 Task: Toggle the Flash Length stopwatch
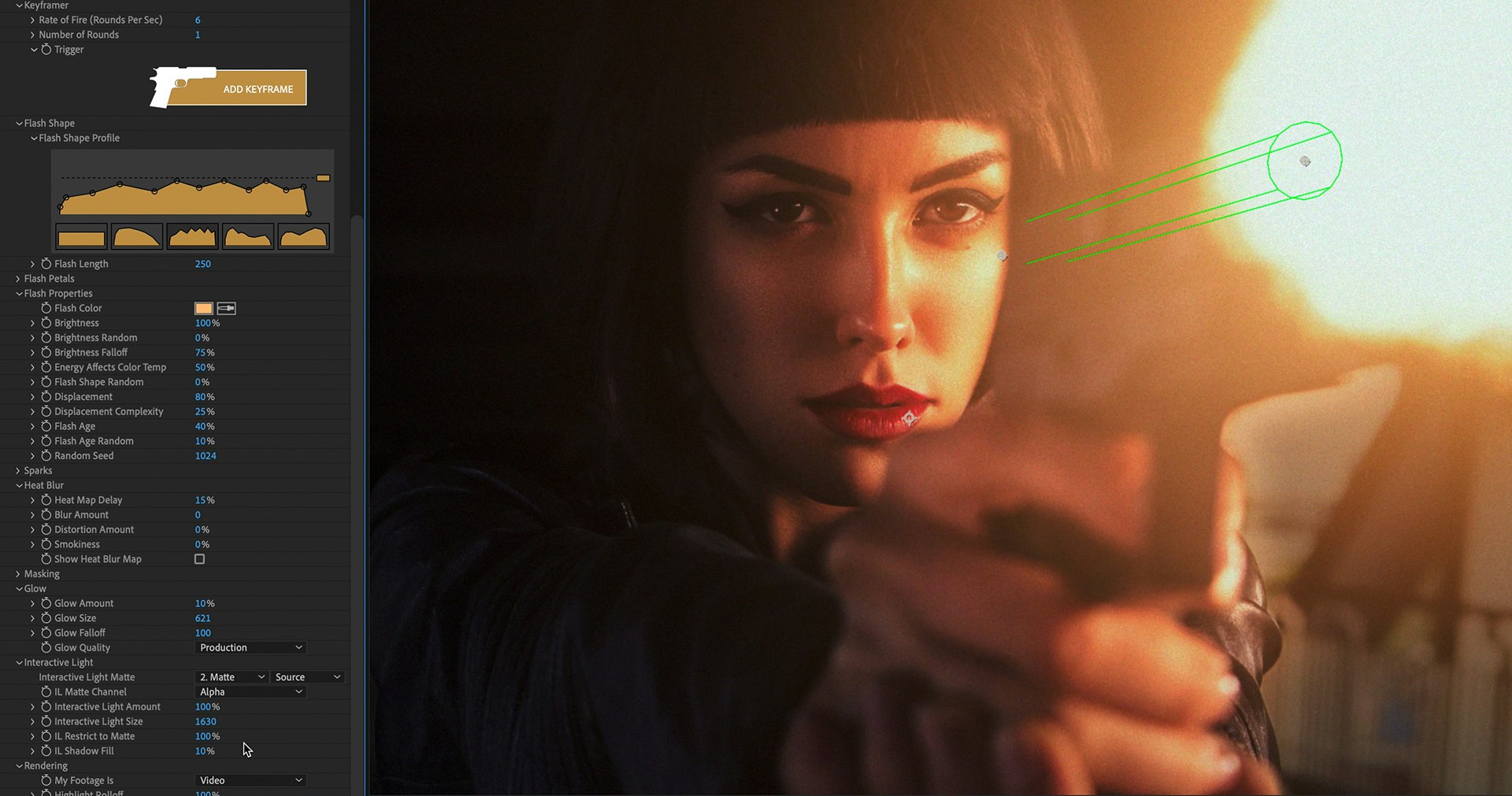[x=46, y=264]
